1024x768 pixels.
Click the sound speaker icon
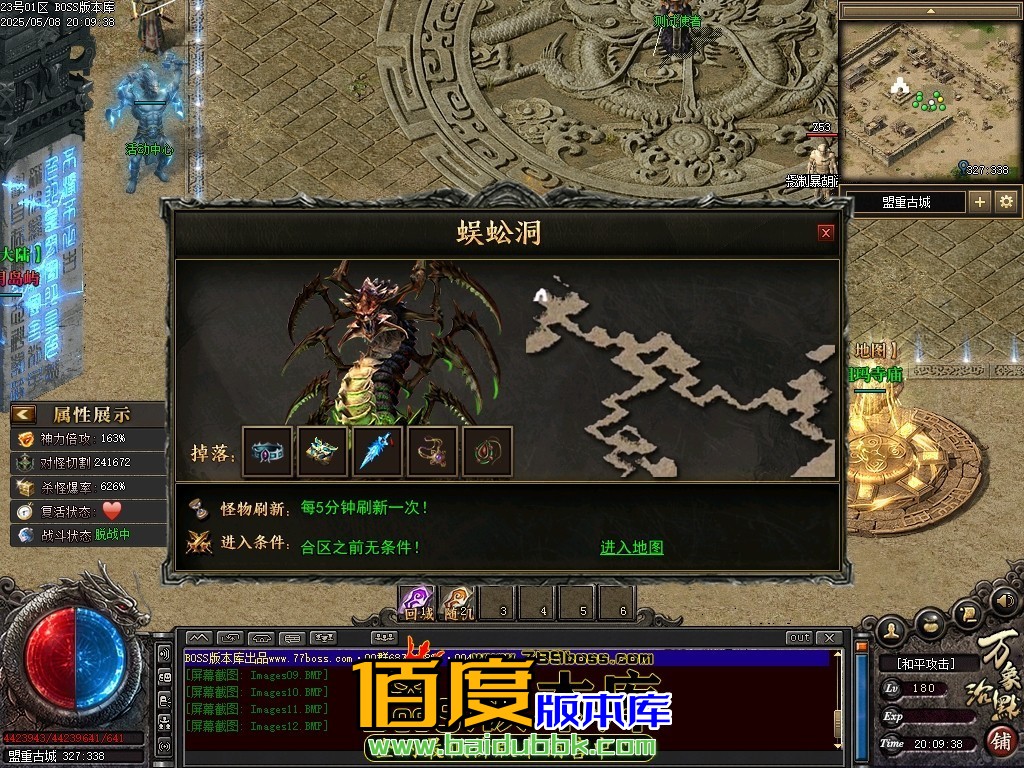pyautogui.click(x=1008, y=601)
